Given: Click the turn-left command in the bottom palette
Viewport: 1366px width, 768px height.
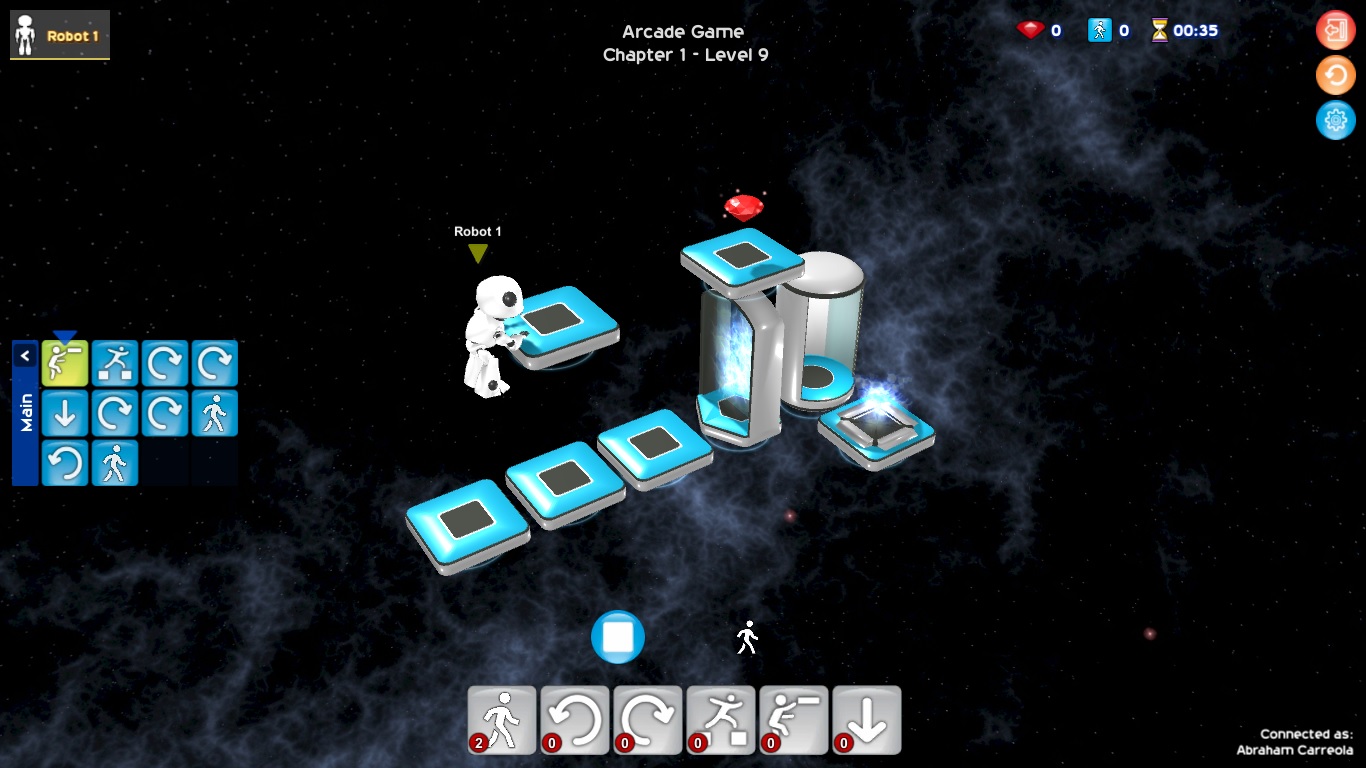Looking at the screenshot, I should tap(575, 719).
